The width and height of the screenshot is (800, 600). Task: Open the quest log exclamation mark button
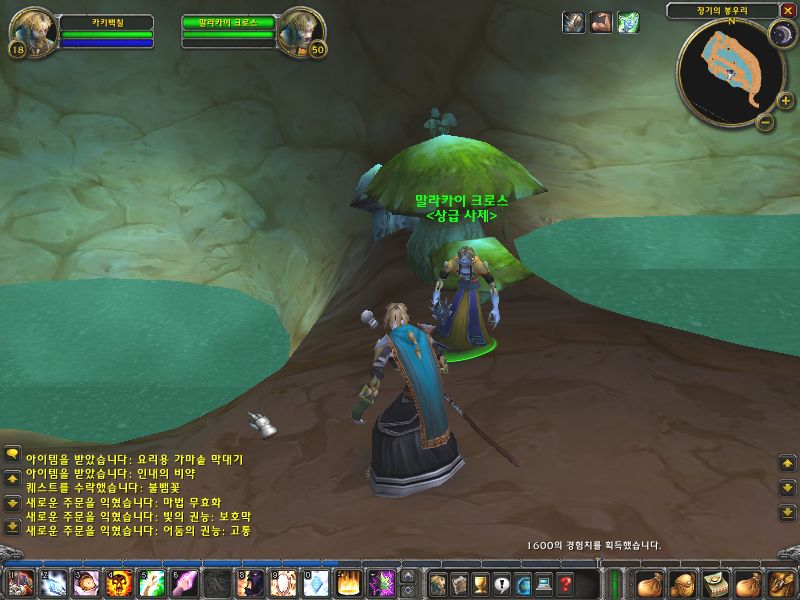click(x=501, y=584)
